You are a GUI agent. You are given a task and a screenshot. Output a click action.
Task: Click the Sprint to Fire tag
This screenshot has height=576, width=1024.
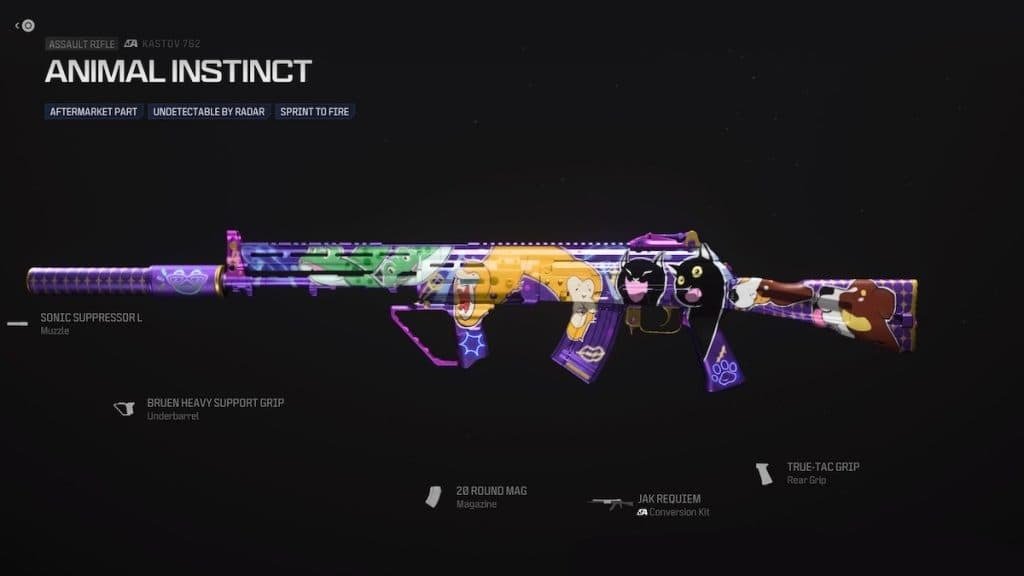click(x=314, y=111)
